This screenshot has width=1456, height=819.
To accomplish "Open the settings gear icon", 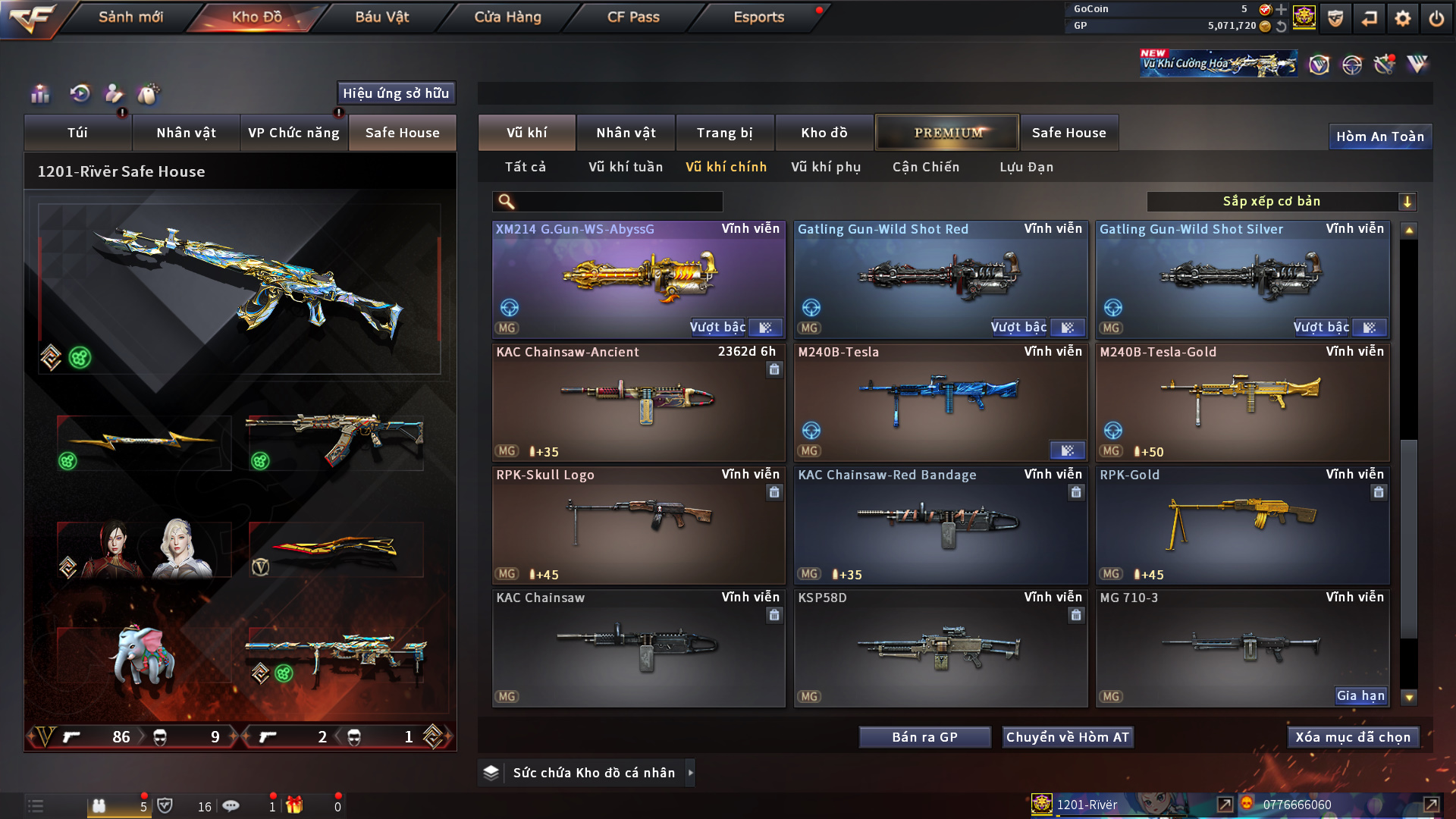I will tap(1403, 18).
